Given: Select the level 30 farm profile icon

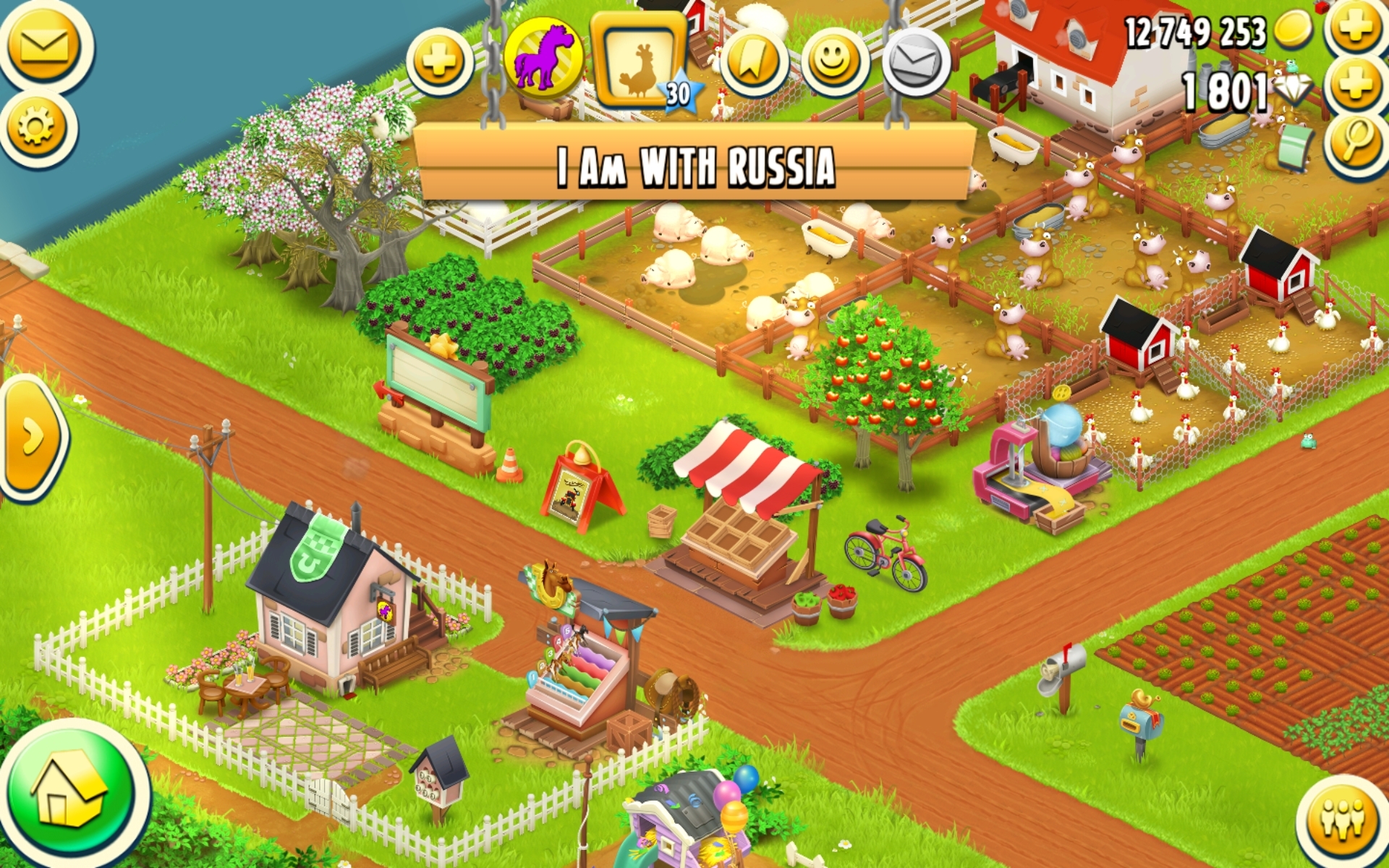Looking at the screenshot, I should click(640, 61).
